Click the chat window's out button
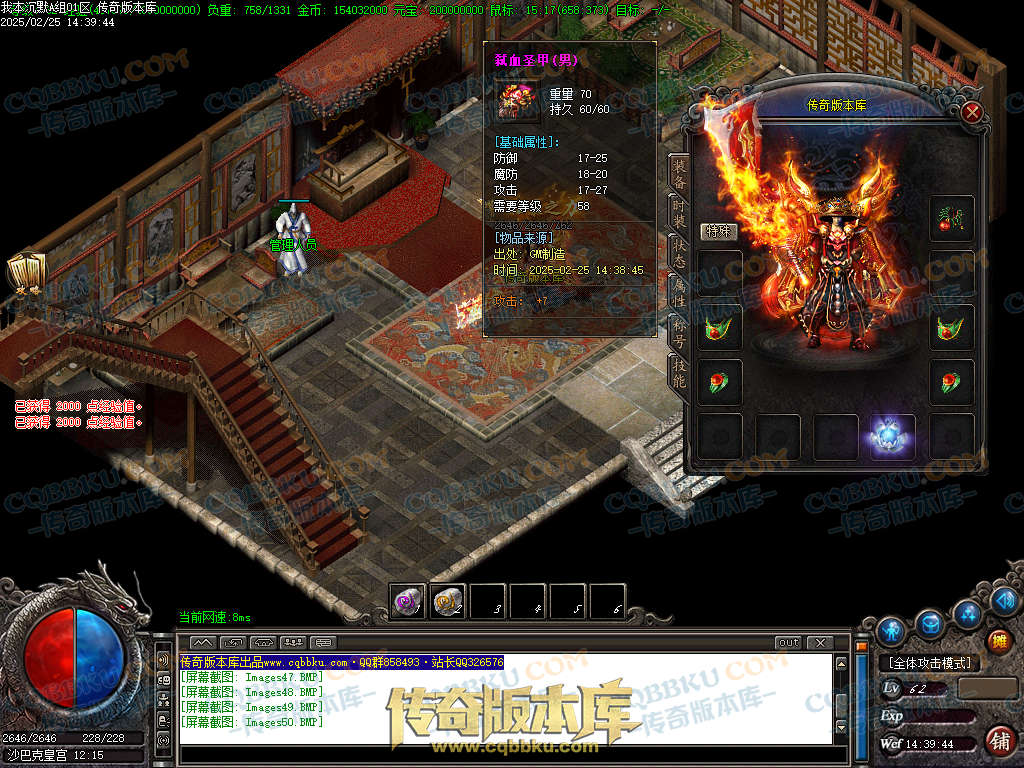This screenshot has height=768, width=1024. pyautogui.click(x=788, y=642)
